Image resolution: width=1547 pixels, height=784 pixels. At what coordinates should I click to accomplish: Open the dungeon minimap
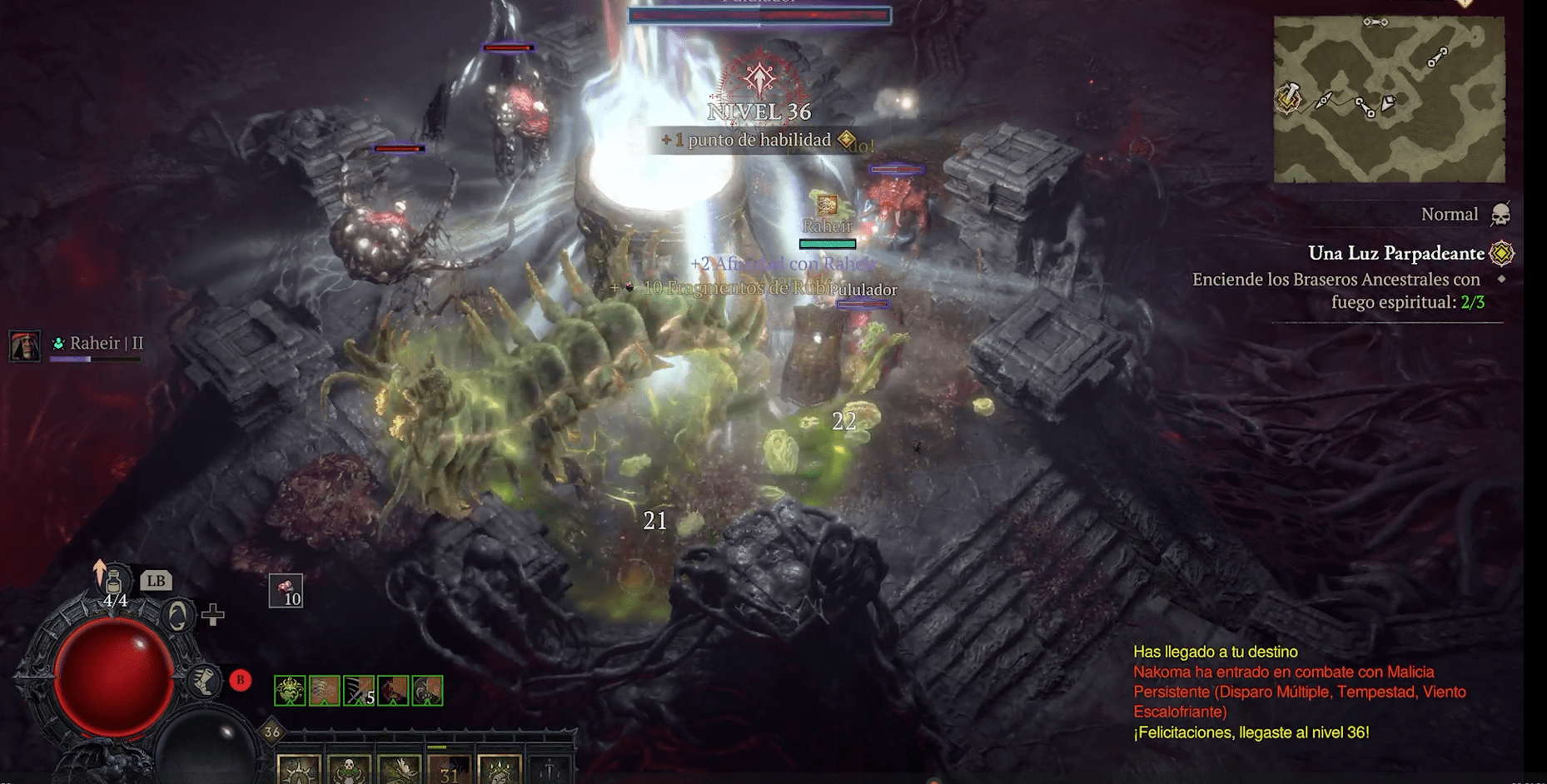(1389, 99)
